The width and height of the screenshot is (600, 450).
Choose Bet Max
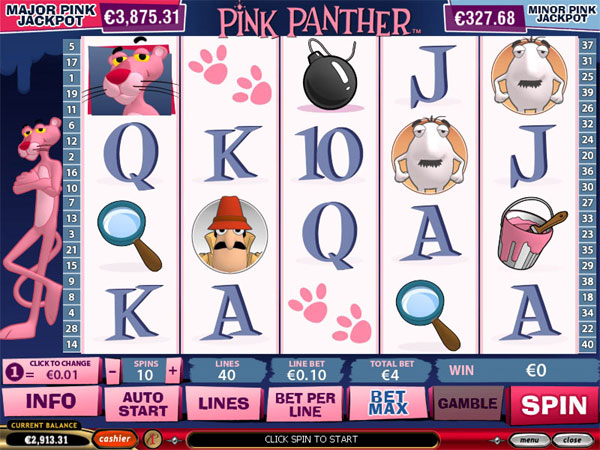point(387,404)
